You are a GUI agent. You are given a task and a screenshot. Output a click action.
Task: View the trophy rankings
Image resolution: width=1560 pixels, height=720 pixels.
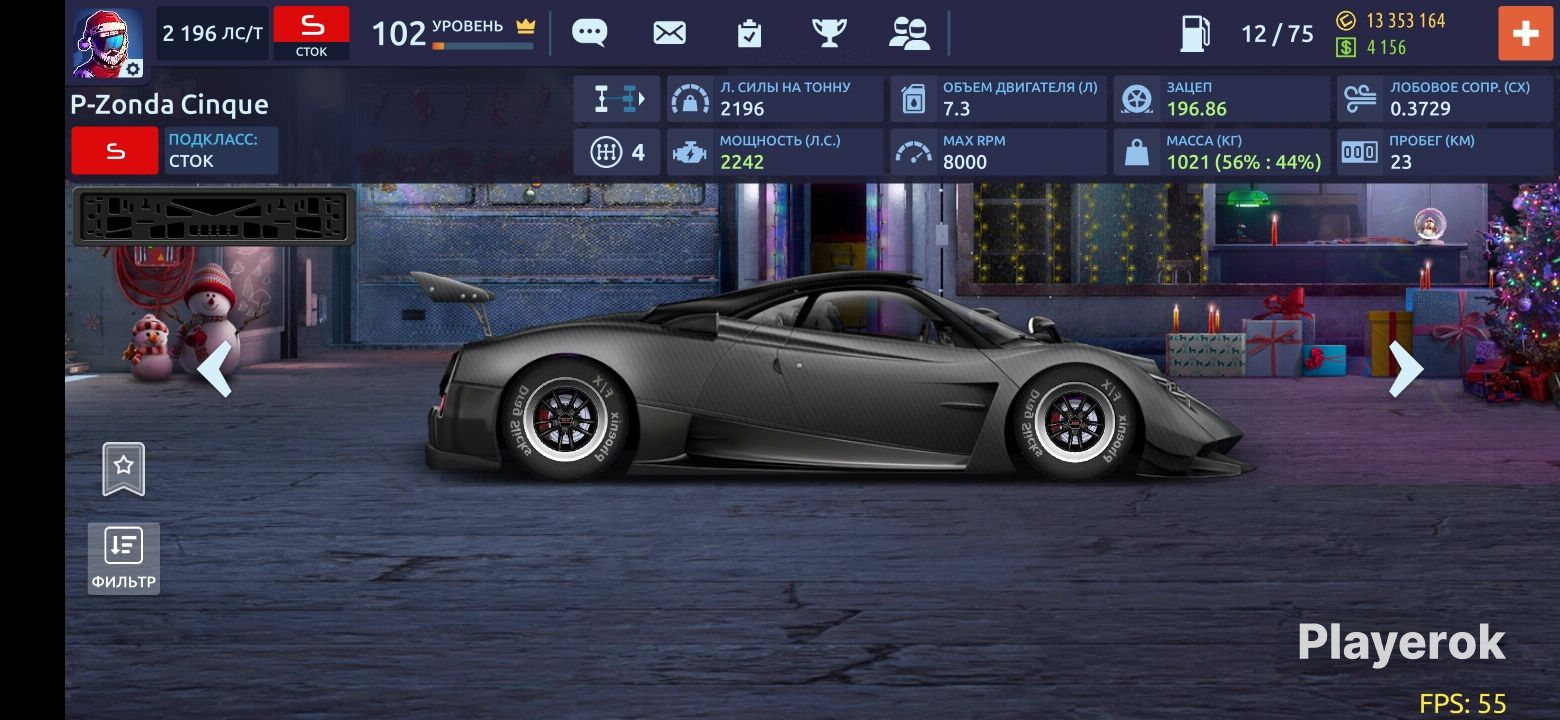(x=829, y=33)
